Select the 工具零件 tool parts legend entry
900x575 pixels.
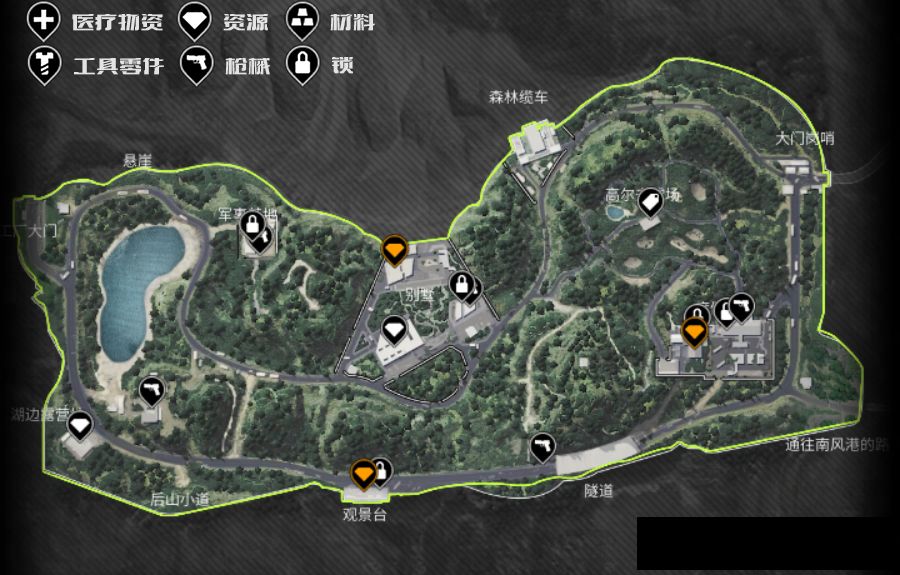coord(41,65)
